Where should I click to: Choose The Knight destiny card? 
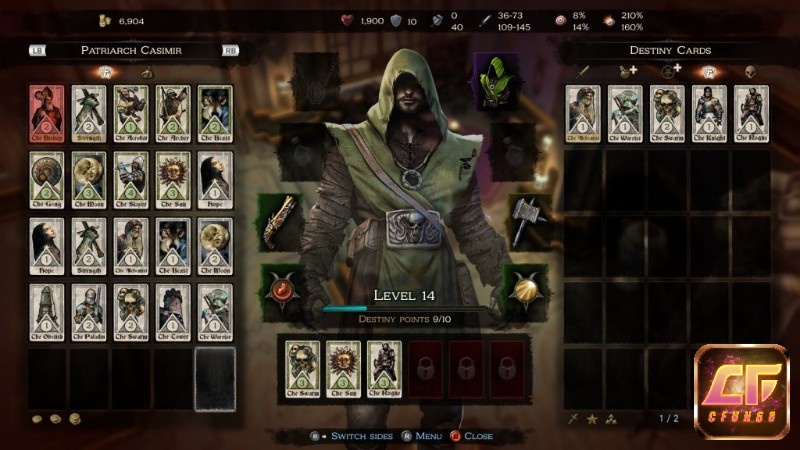[x=708, y=110]
